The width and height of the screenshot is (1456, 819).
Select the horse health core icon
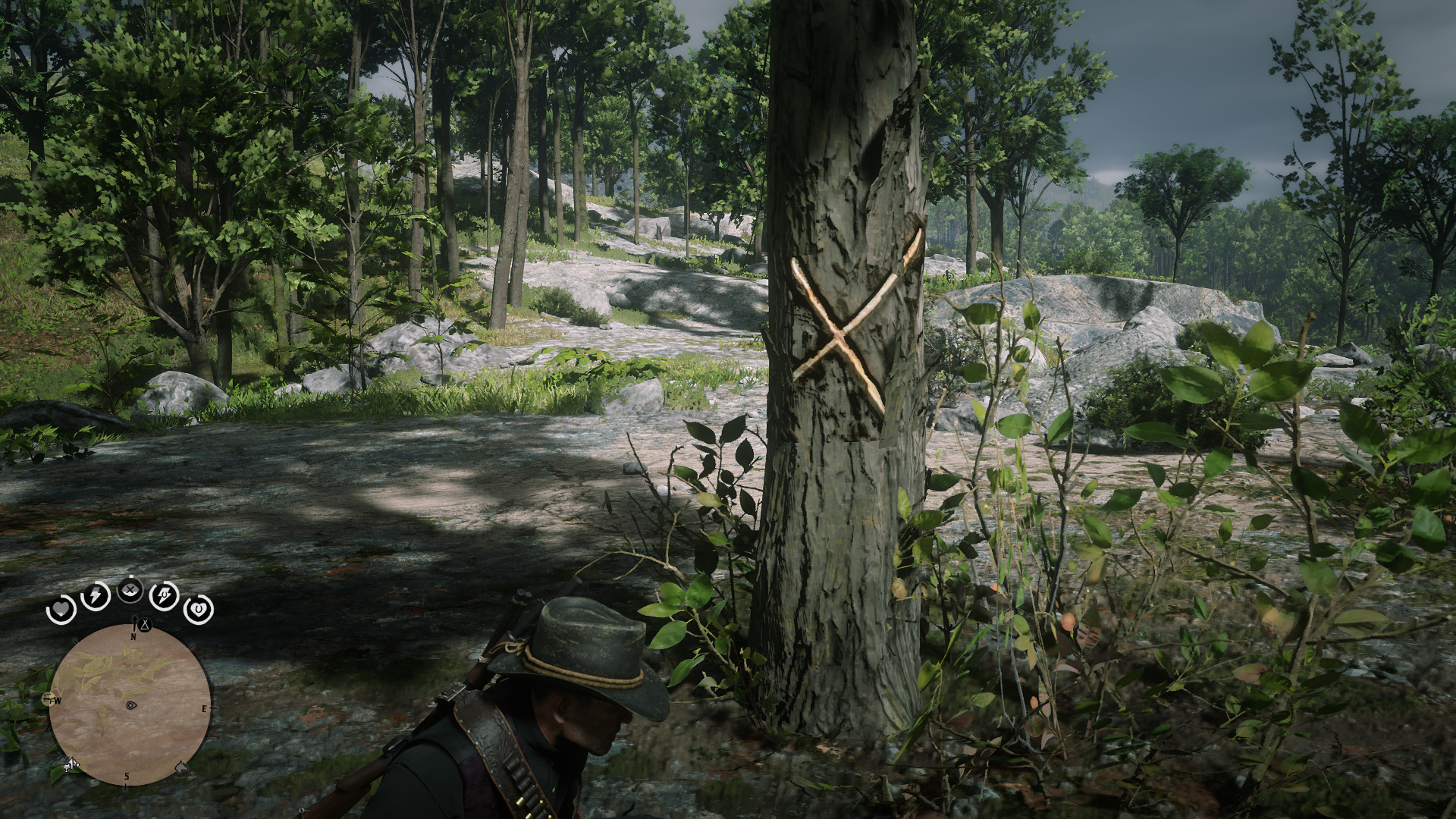tap(198, 608)
